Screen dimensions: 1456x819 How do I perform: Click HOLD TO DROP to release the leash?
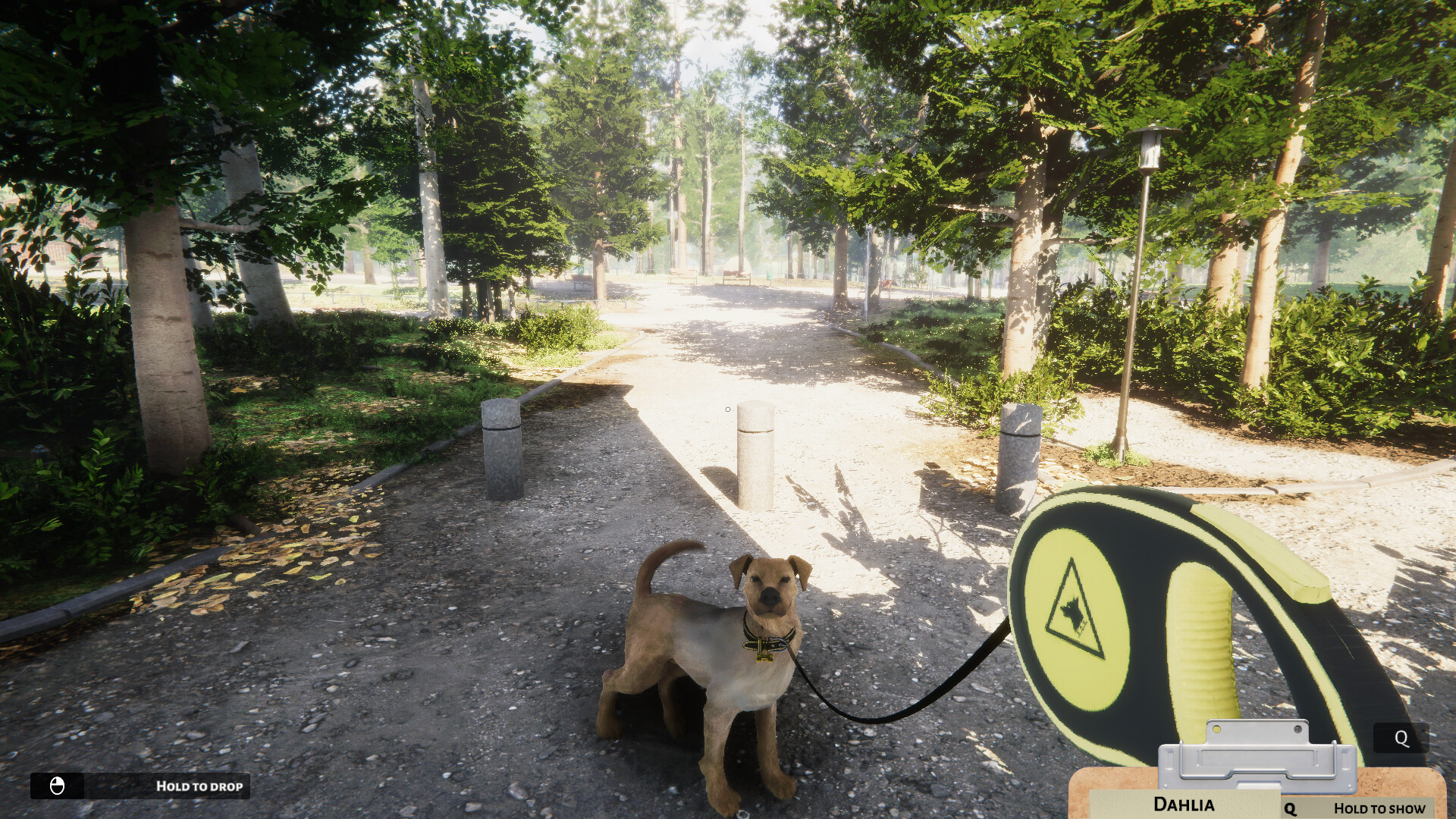pos(199,786)
